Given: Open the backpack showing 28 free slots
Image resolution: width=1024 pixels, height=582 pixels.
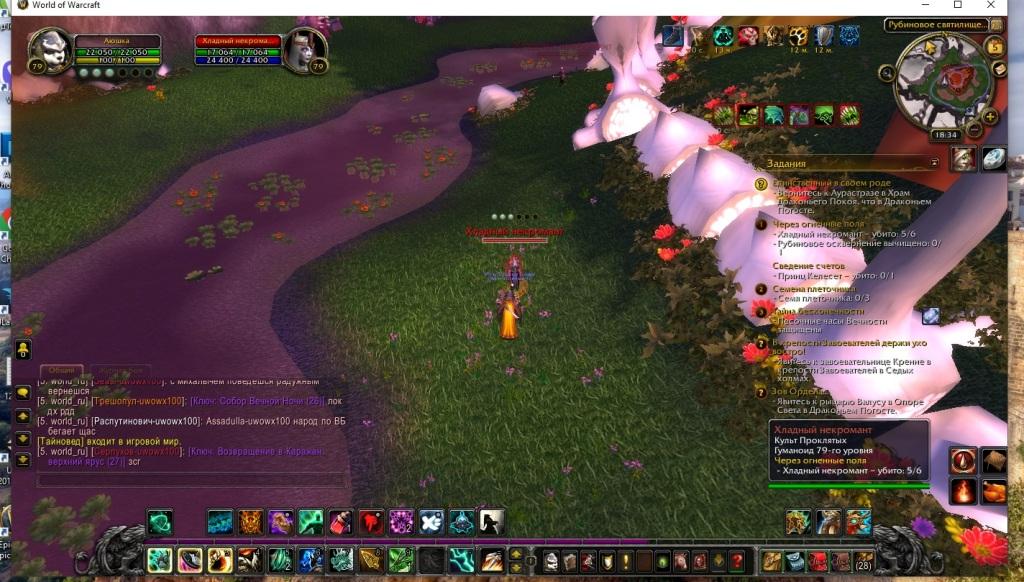Looking at the screenshot, I should click(864, 561).
